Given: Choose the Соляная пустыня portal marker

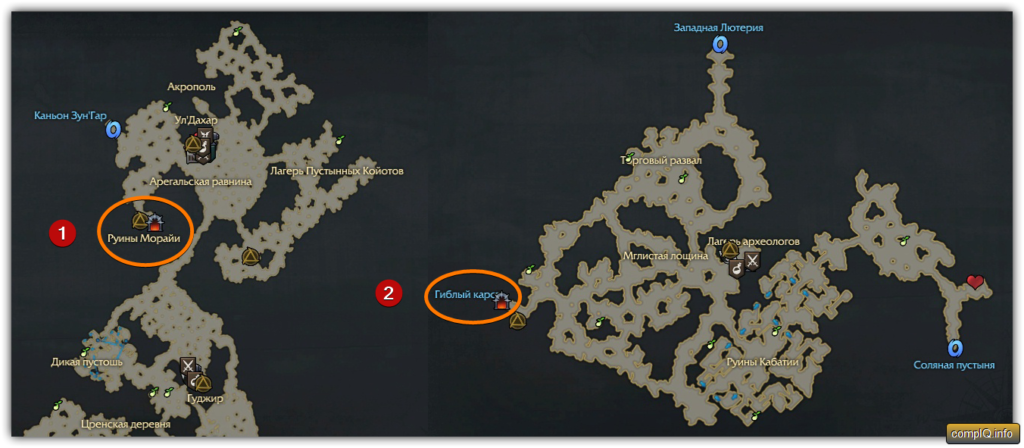Looking at the screenshot, I should tap(955, 348).
